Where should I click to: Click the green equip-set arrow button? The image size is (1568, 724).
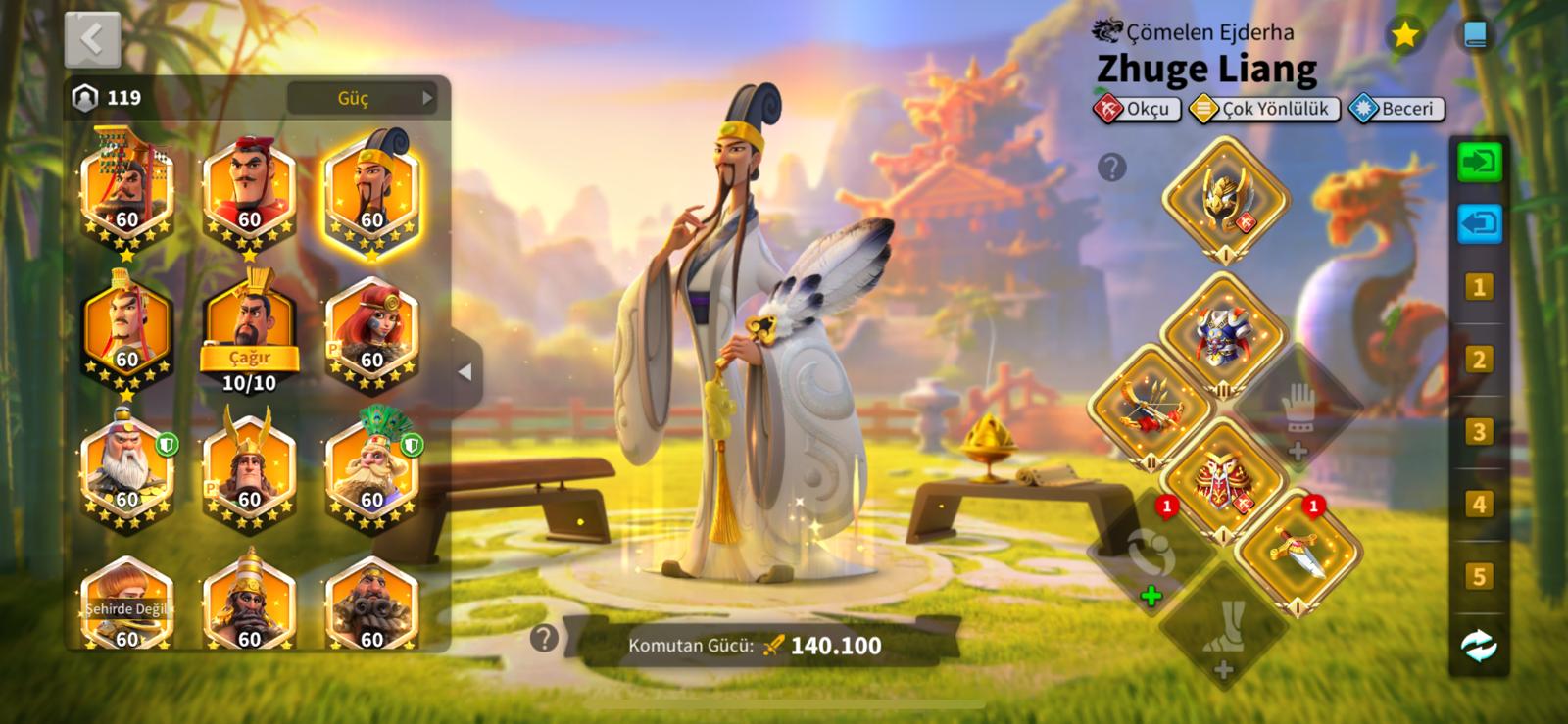(1479, 161)
